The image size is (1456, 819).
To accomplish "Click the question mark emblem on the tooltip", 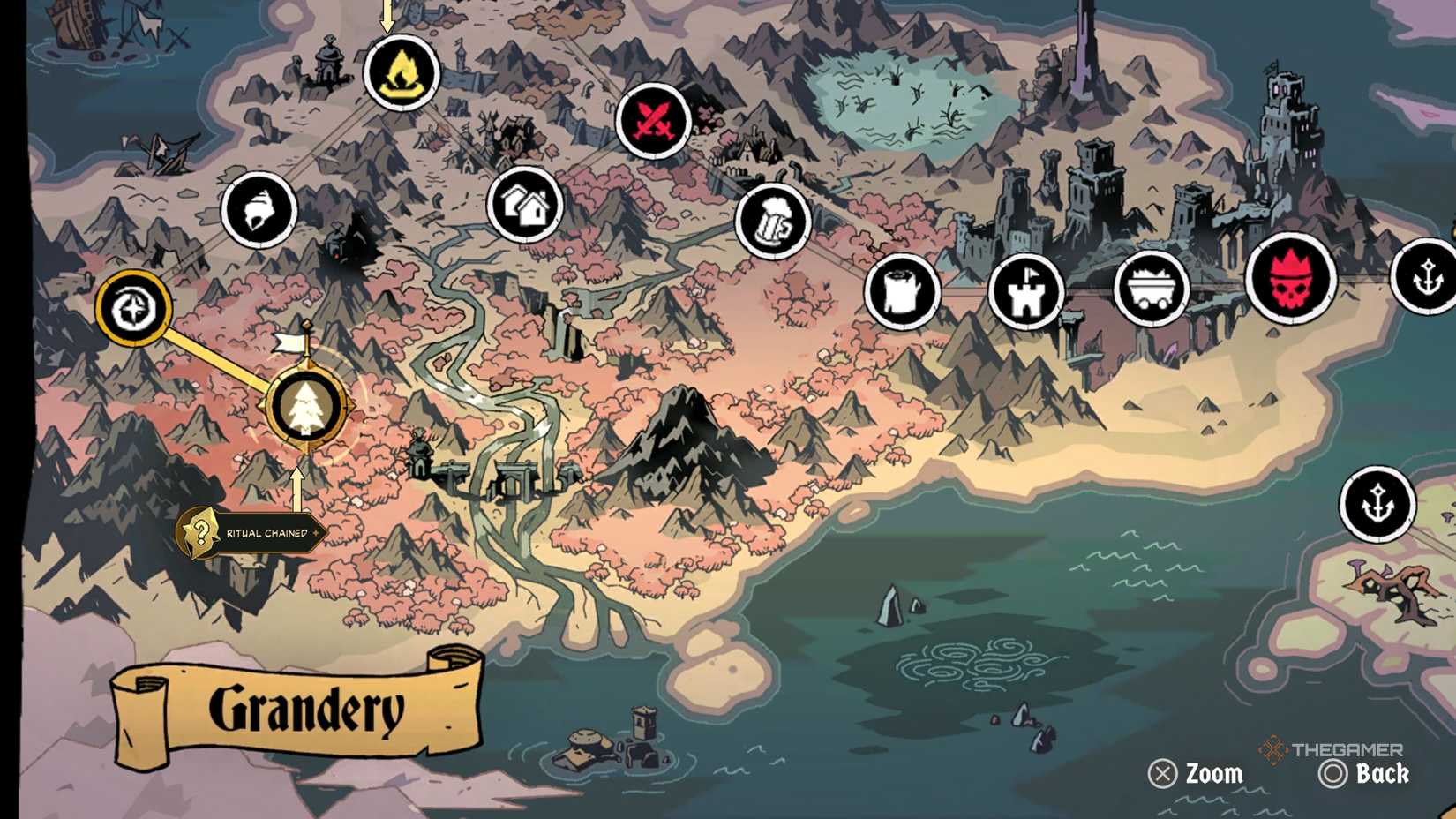I will pyautogui.click(x=201, y=531).
